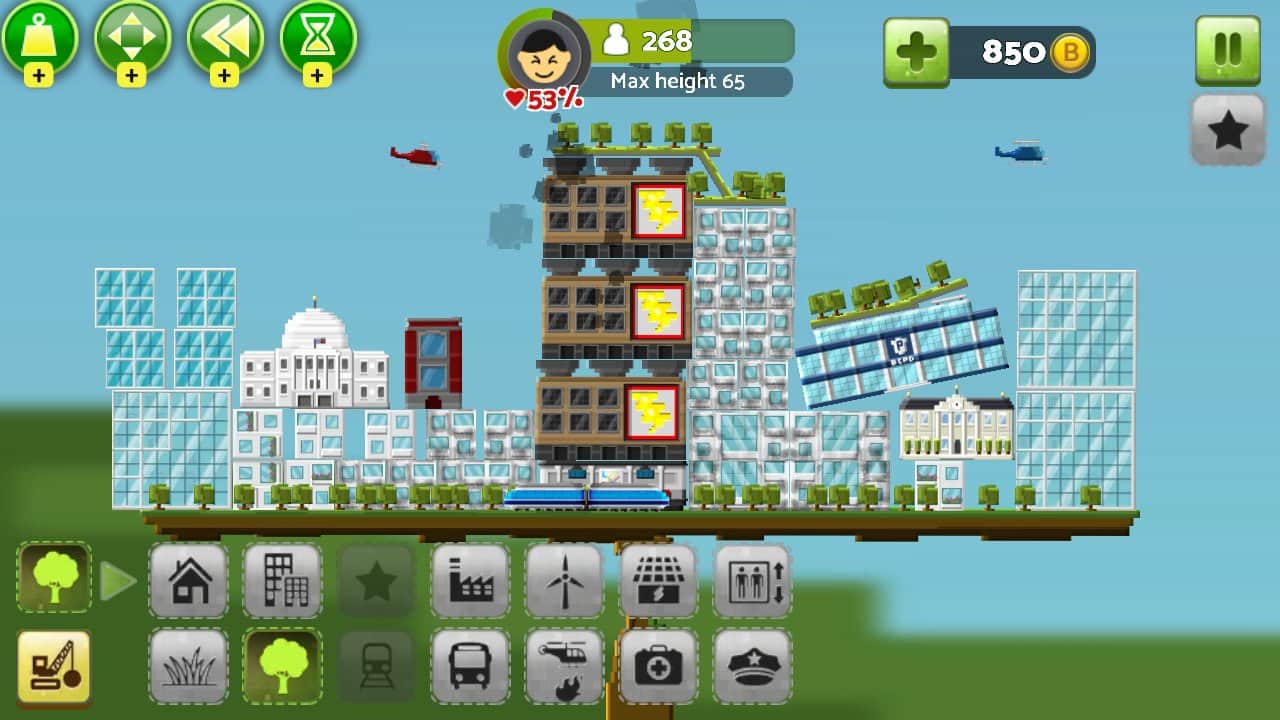
Task: Buy more hourglass power-ups with plus
Action: [318, 75]
